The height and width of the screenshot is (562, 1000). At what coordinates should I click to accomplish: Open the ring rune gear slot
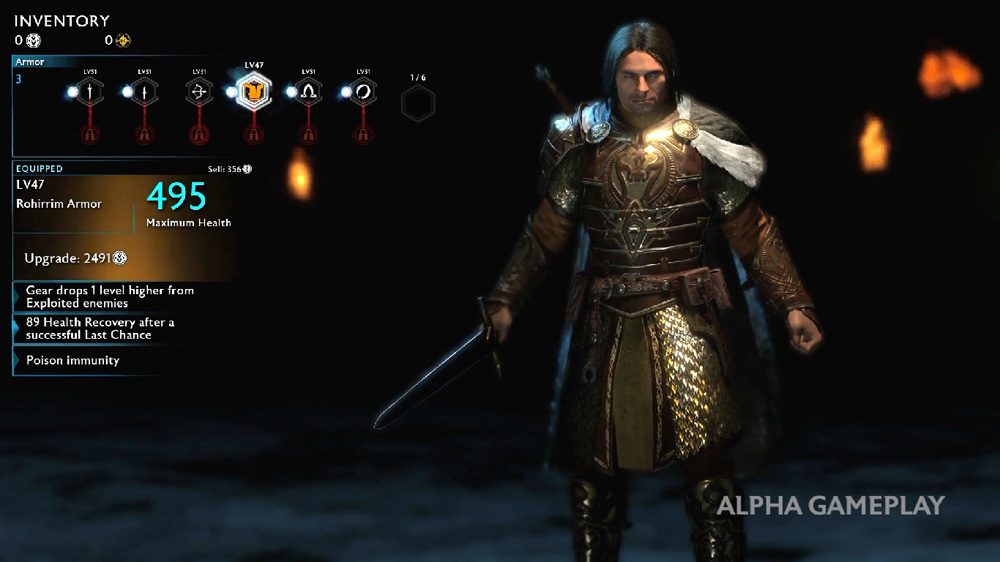362,92
